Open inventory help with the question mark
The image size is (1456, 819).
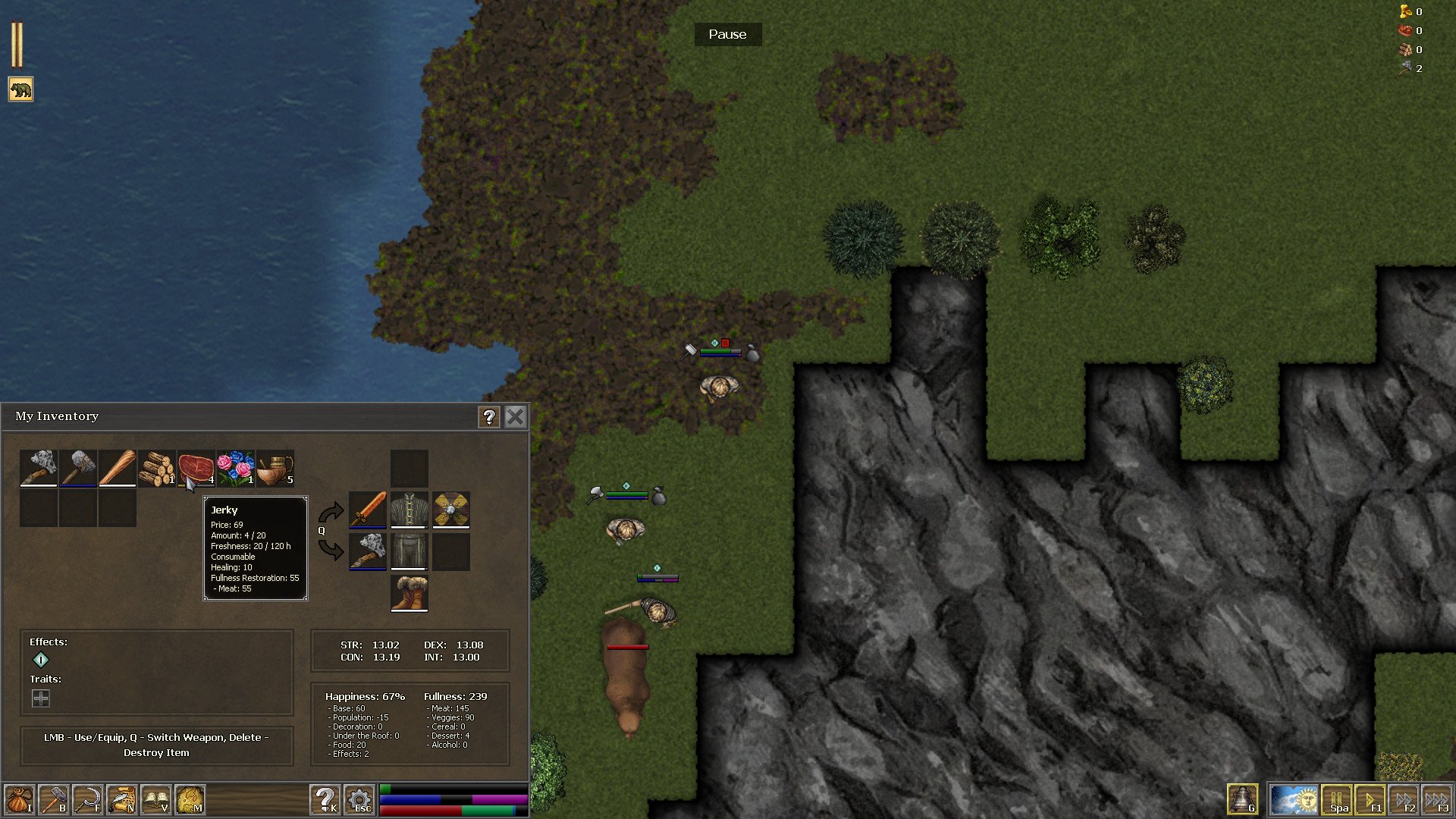coord(489,416)
